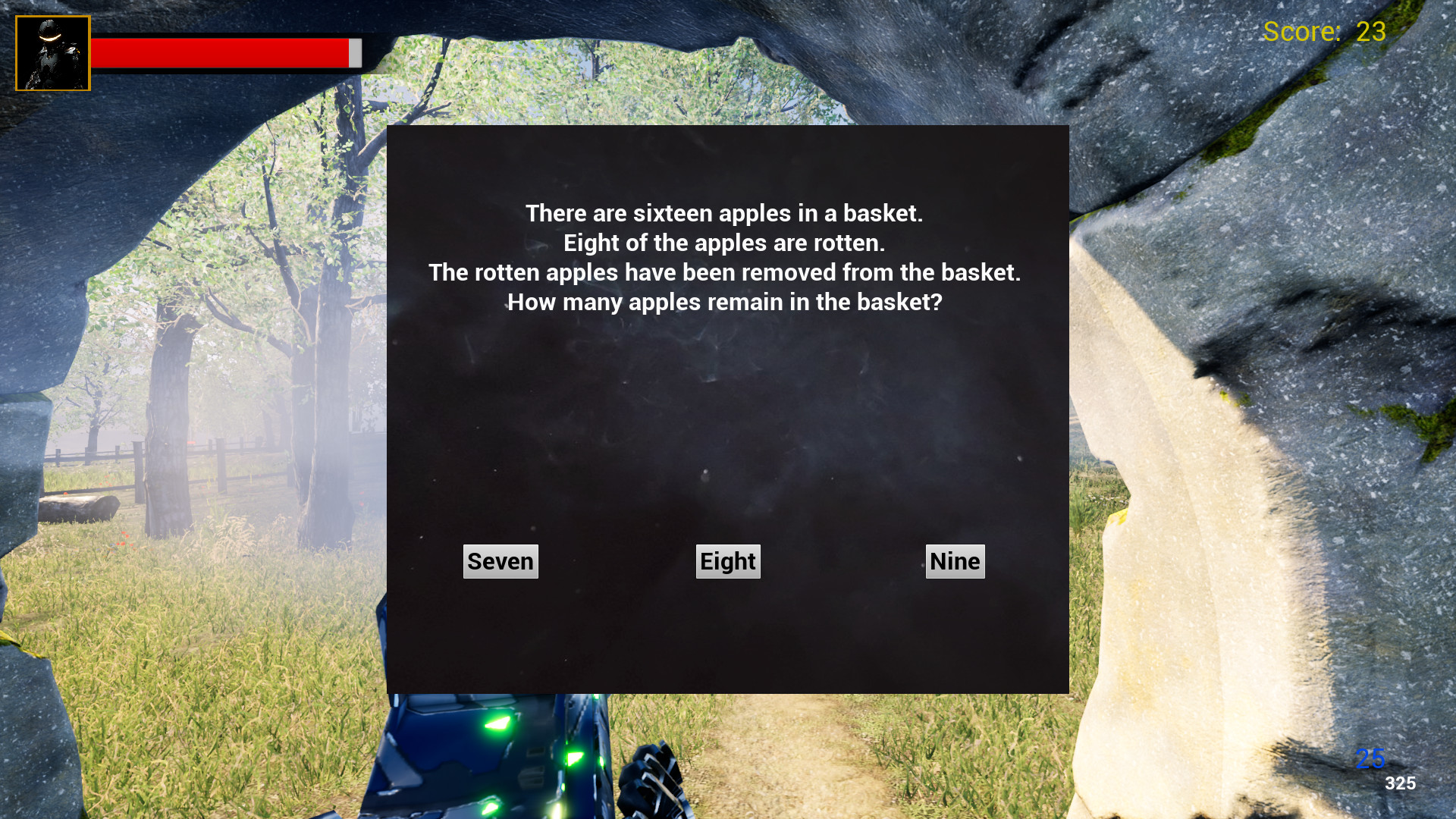Click the line asking how many apples remain

(723, 302)
